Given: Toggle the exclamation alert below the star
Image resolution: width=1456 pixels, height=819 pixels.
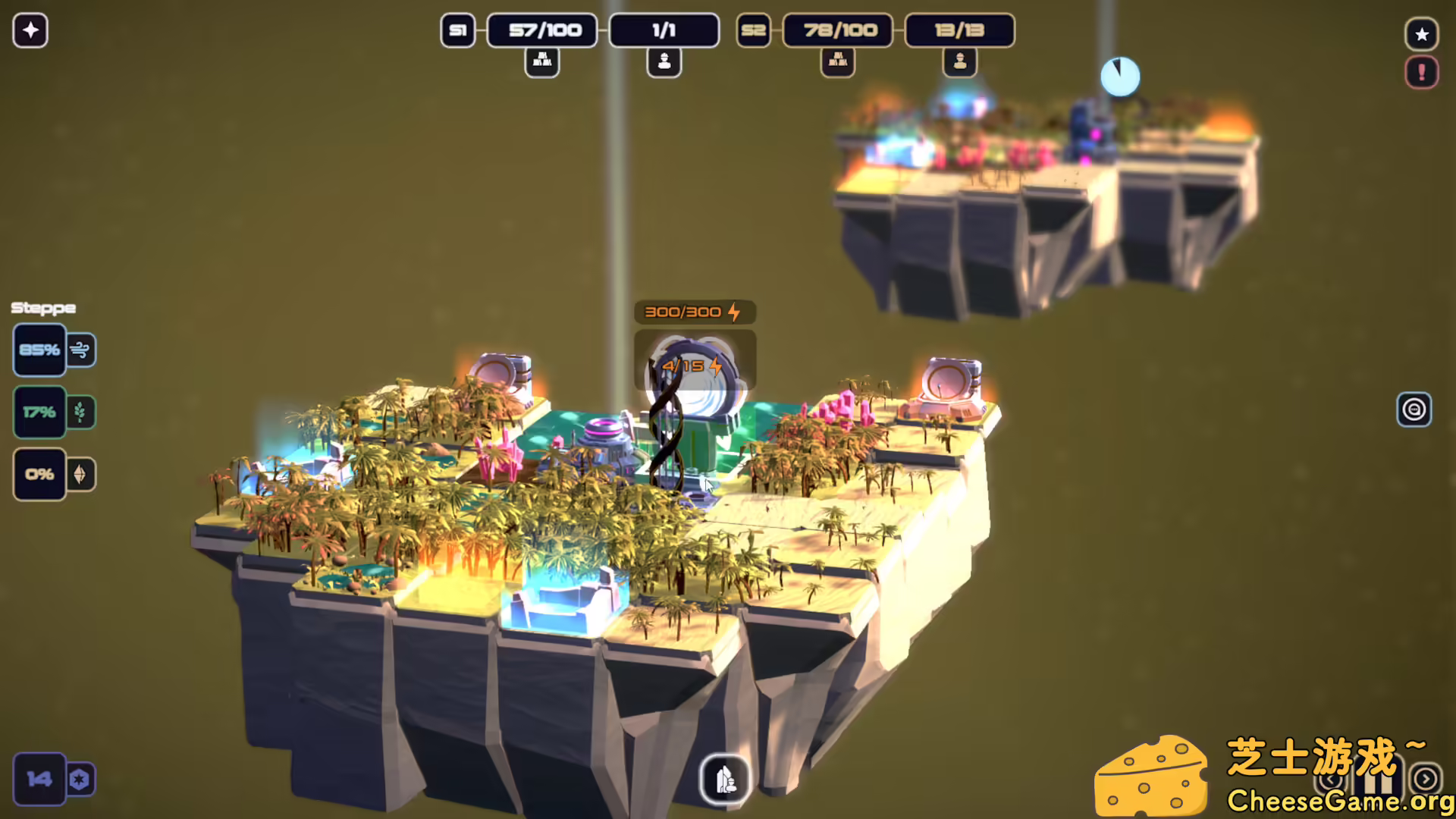Looking at the screenshot, I should [x=1422, y=74].
